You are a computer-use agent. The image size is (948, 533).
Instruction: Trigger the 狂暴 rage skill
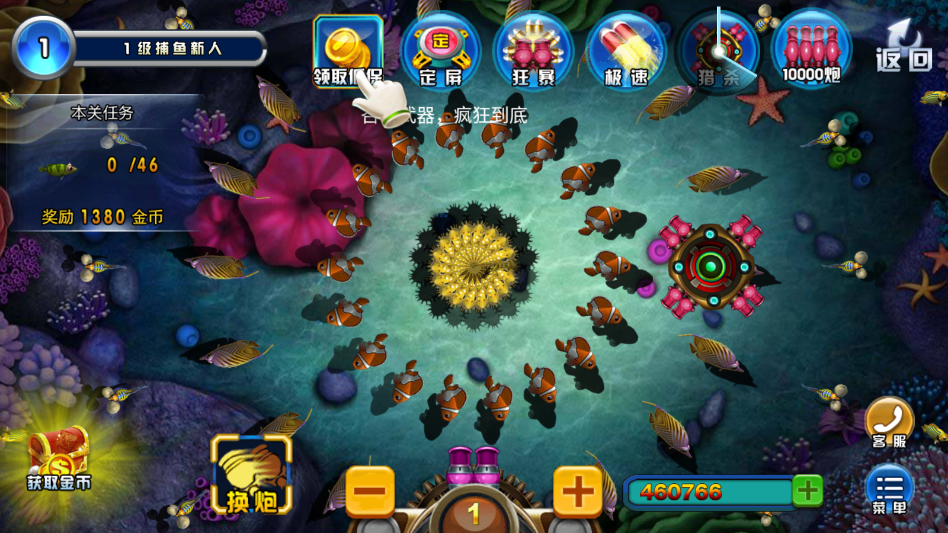tap(533, 50)
